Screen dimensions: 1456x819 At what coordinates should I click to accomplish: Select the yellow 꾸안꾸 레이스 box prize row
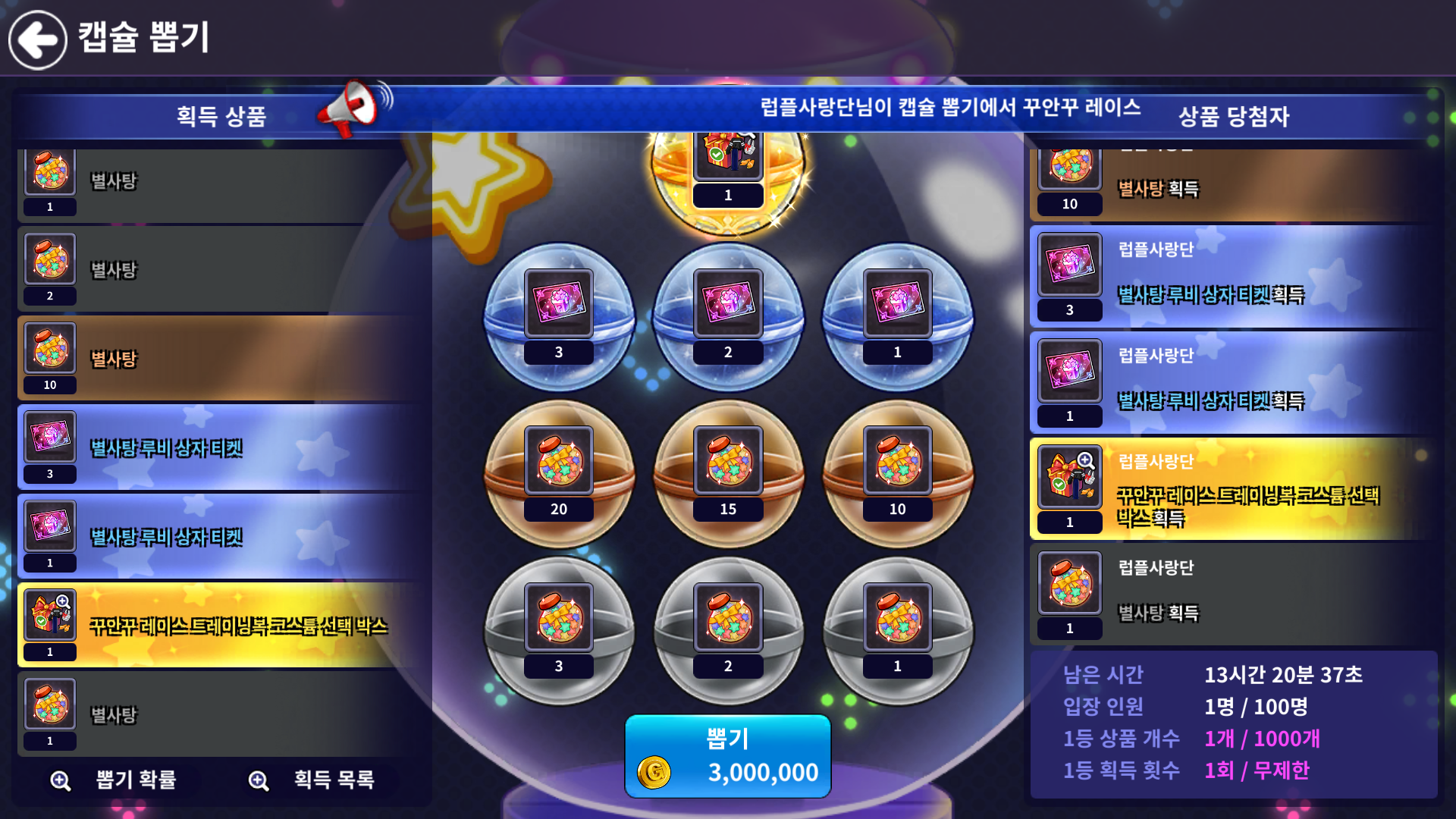[x=220, y=625]
